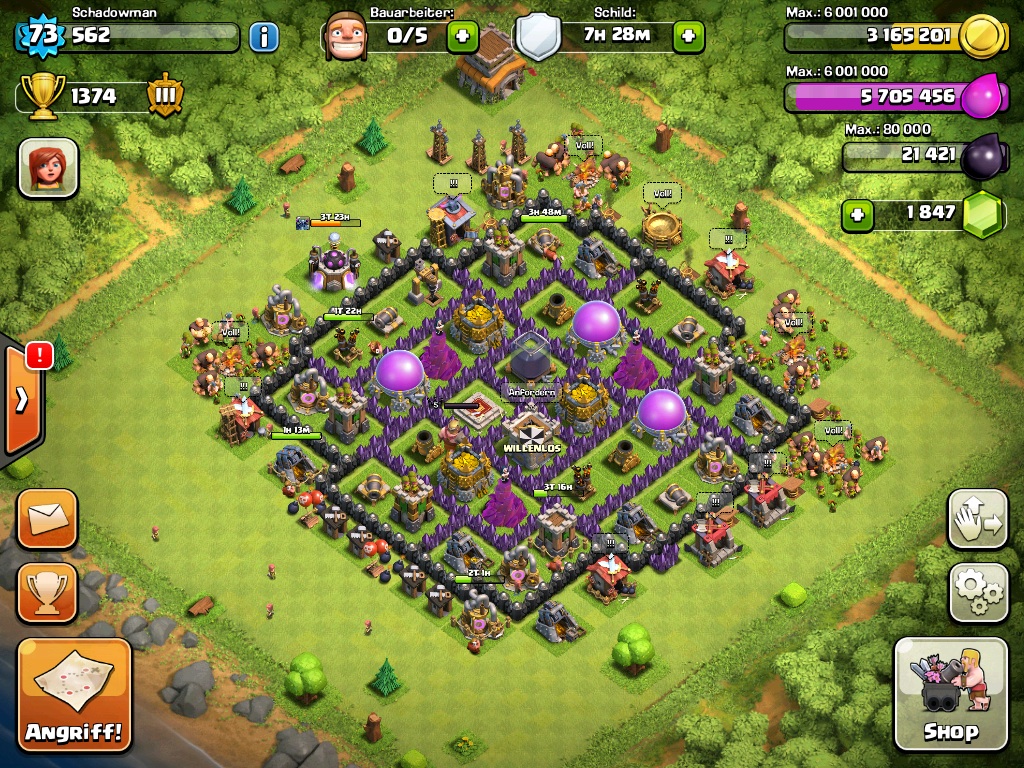The height and width of the screenshot is (768, 1024).
Task: Tap the league badge beside trophies
Action: (165, 96)
